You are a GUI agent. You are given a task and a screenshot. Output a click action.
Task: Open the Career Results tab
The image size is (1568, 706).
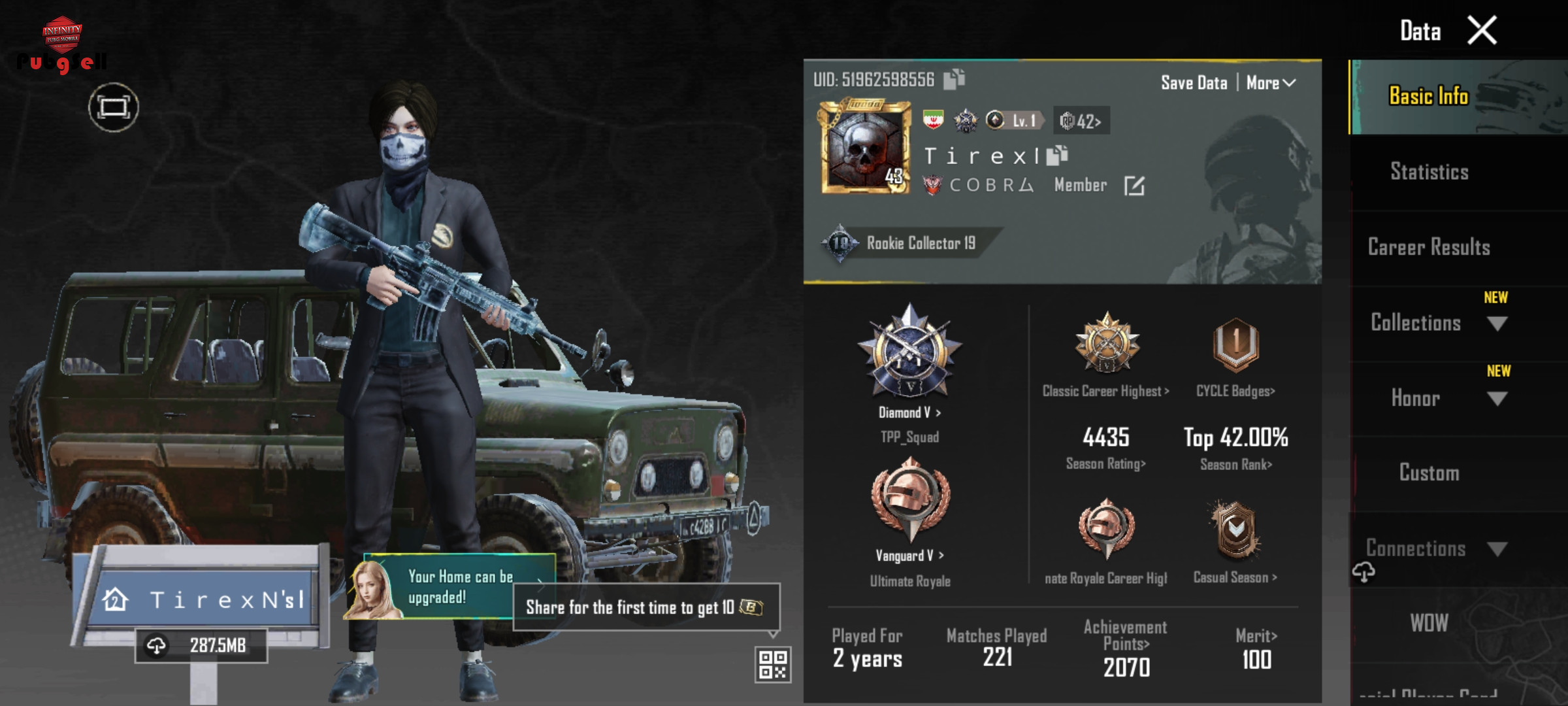click(1429, 247)
